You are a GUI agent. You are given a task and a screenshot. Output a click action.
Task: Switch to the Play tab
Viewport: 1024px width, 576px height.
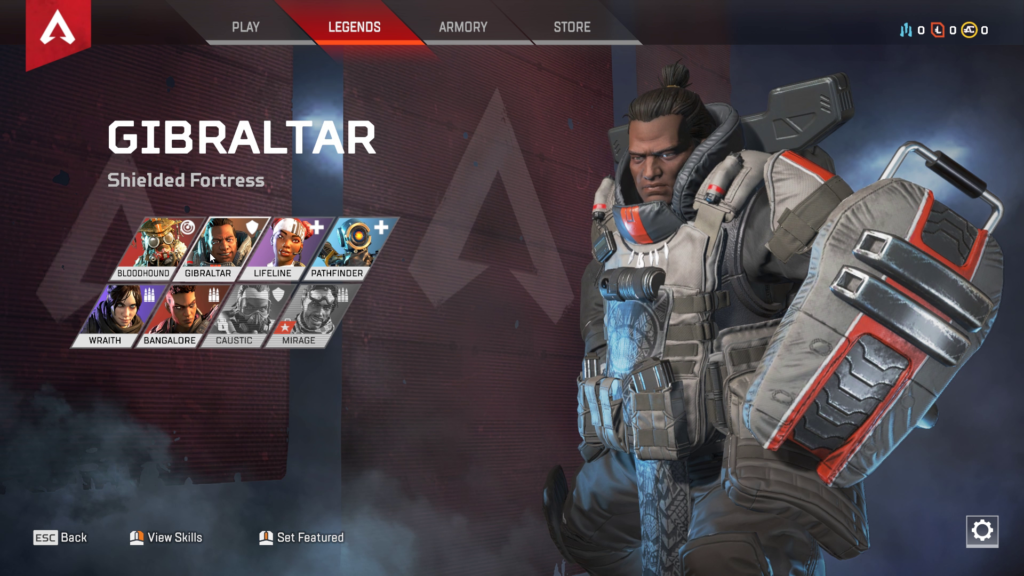point(246,27)
